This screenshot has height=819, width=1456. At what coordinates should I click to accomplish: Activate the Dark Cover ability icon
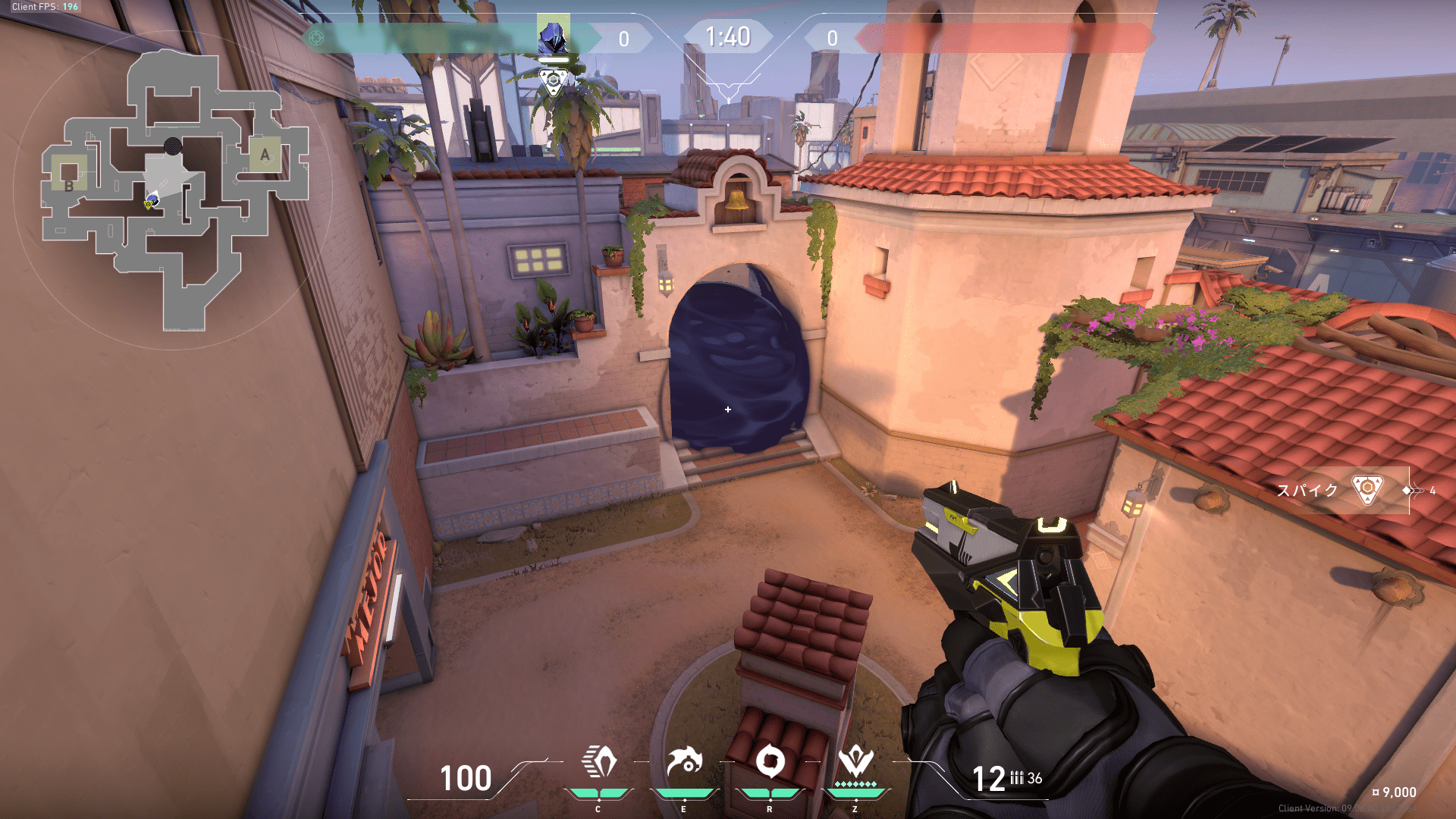[x=770, y=763]
